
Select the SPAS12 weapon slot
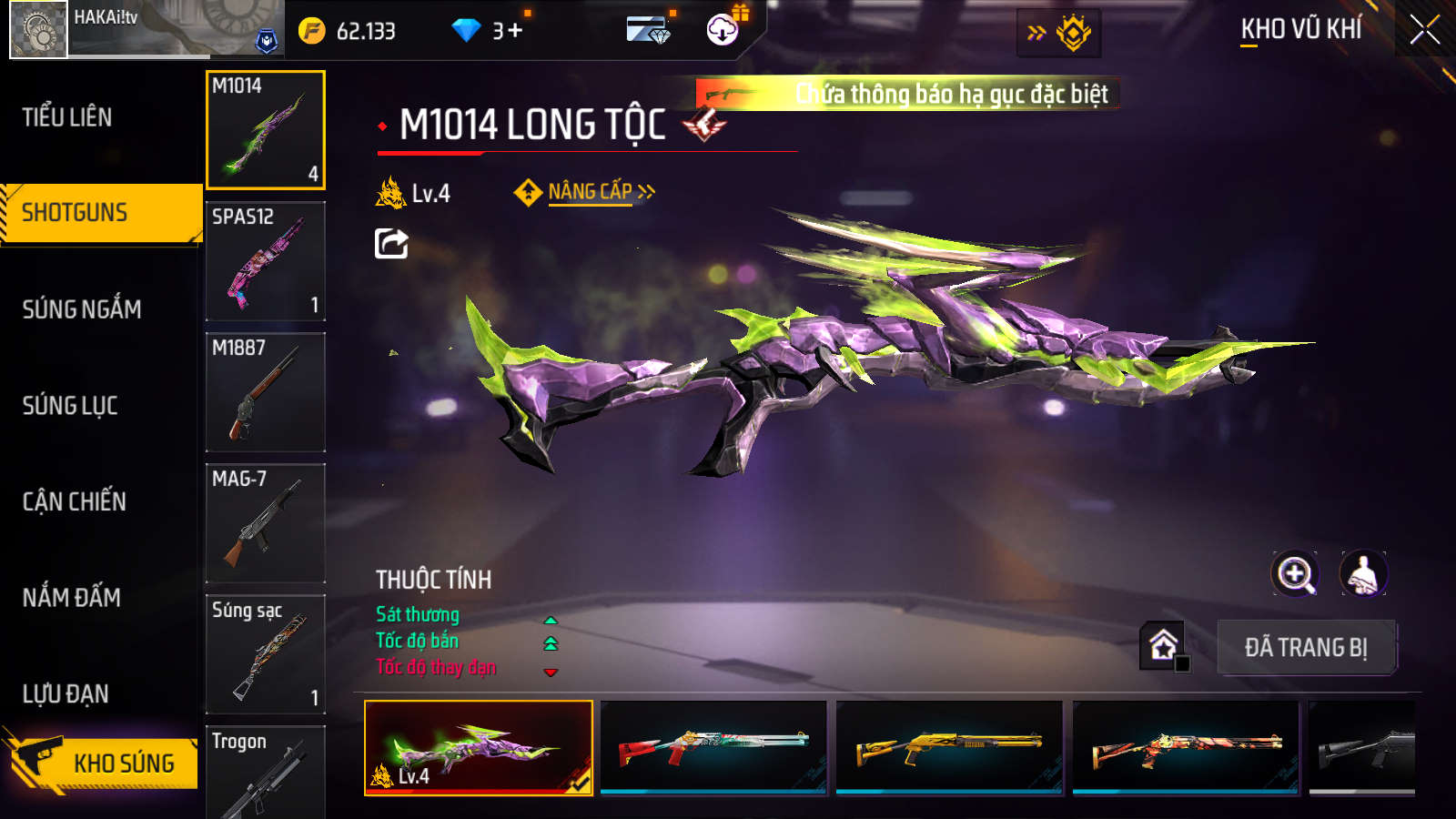click(266, 261)
